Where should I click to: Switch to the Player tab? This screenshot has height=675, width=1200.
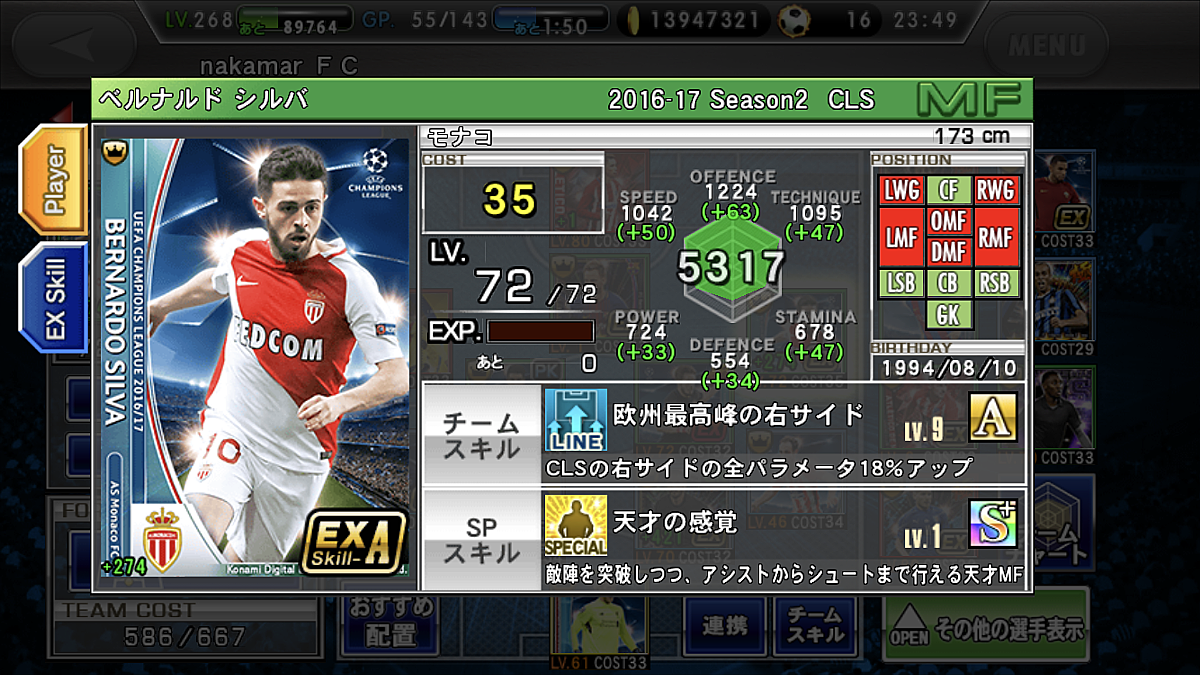pyautogui.click(x=54, y=180)
